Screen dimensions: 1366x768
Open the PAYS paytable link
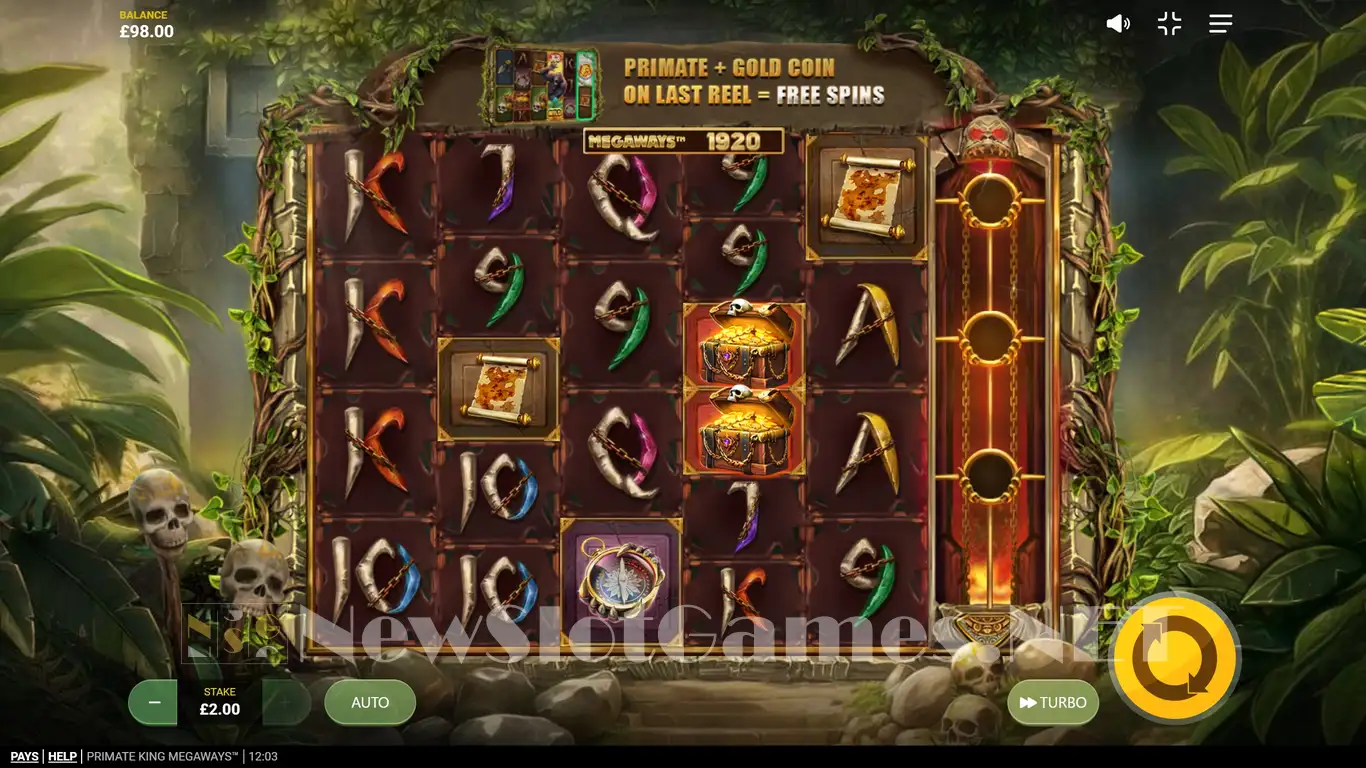[x=24, y=757]
